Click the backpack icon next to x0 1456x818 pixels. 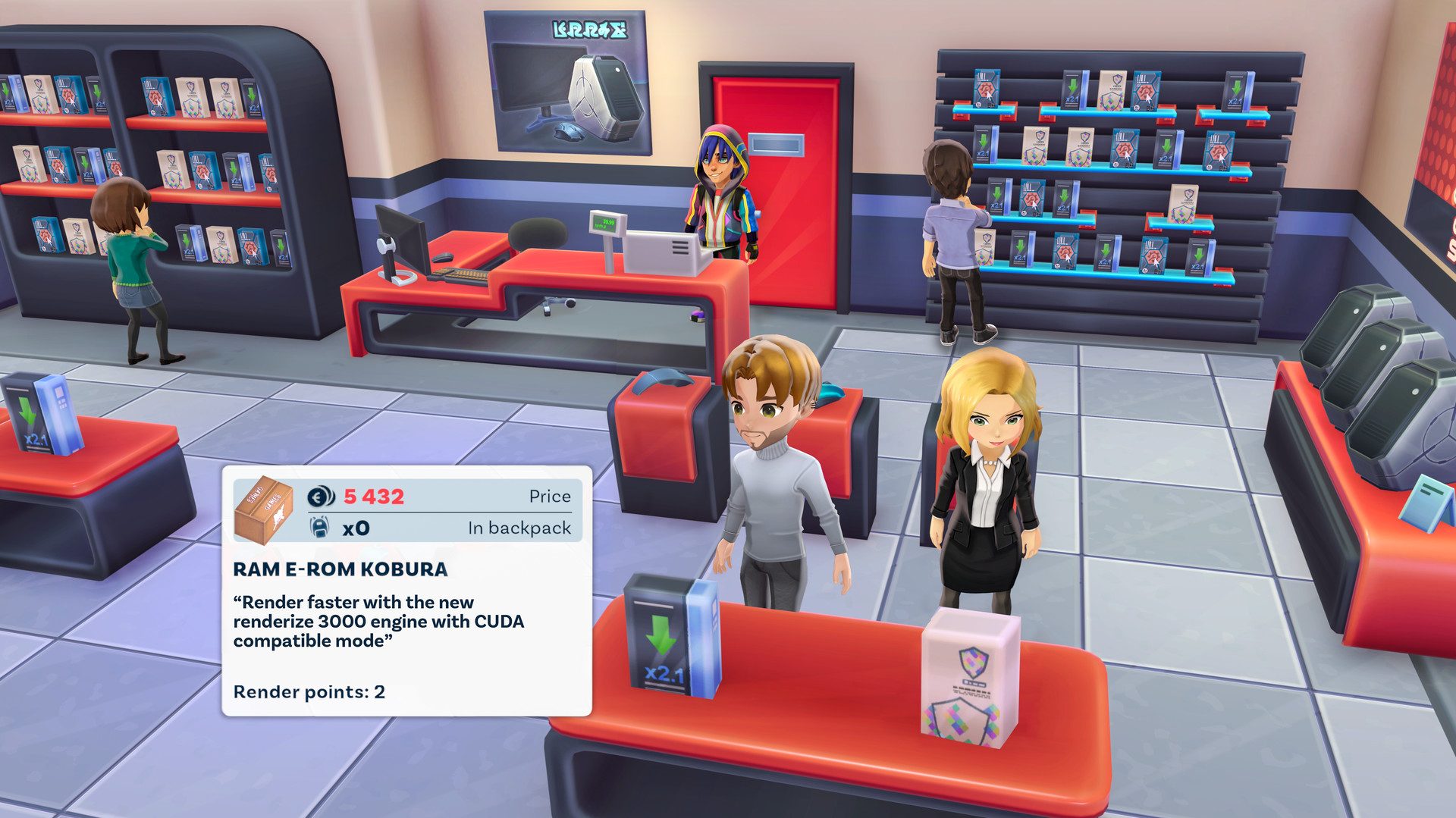[x=320, y=528]
